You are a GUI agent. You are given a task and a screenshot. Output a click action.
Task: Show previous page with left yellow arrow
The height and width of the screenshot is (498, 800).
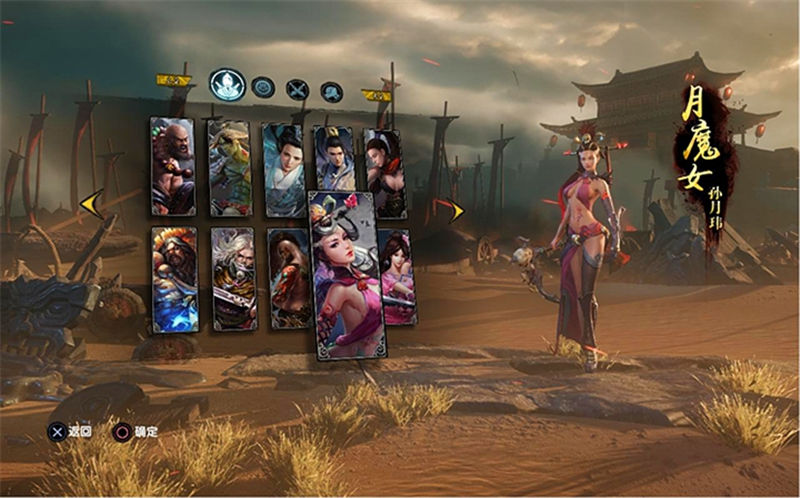coord(90,205)
